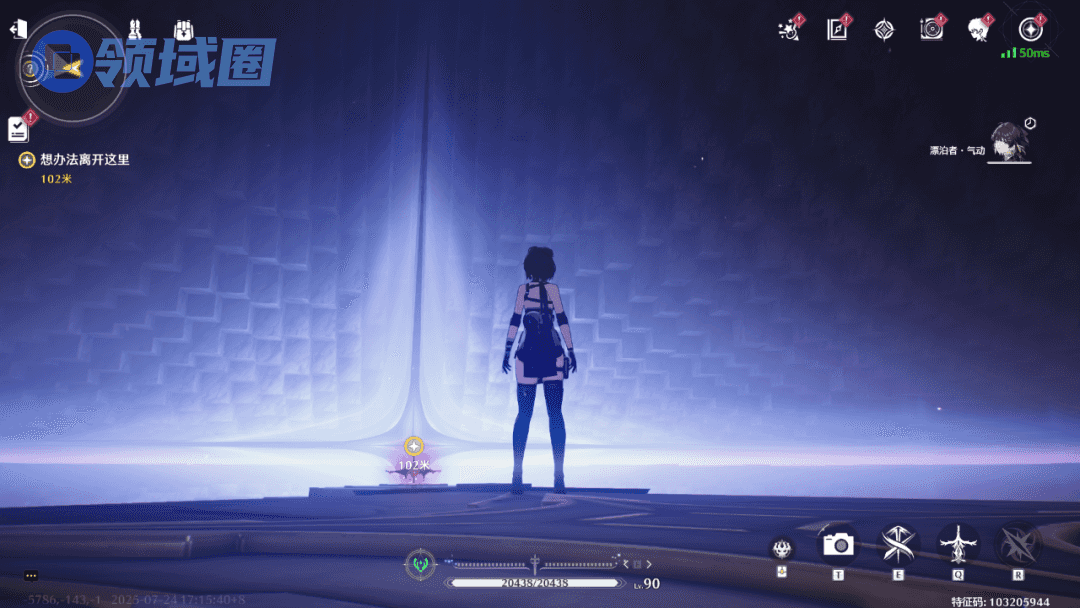Trigger the sword echo skill
The image size is (1080, 608).
pos(958,544)
